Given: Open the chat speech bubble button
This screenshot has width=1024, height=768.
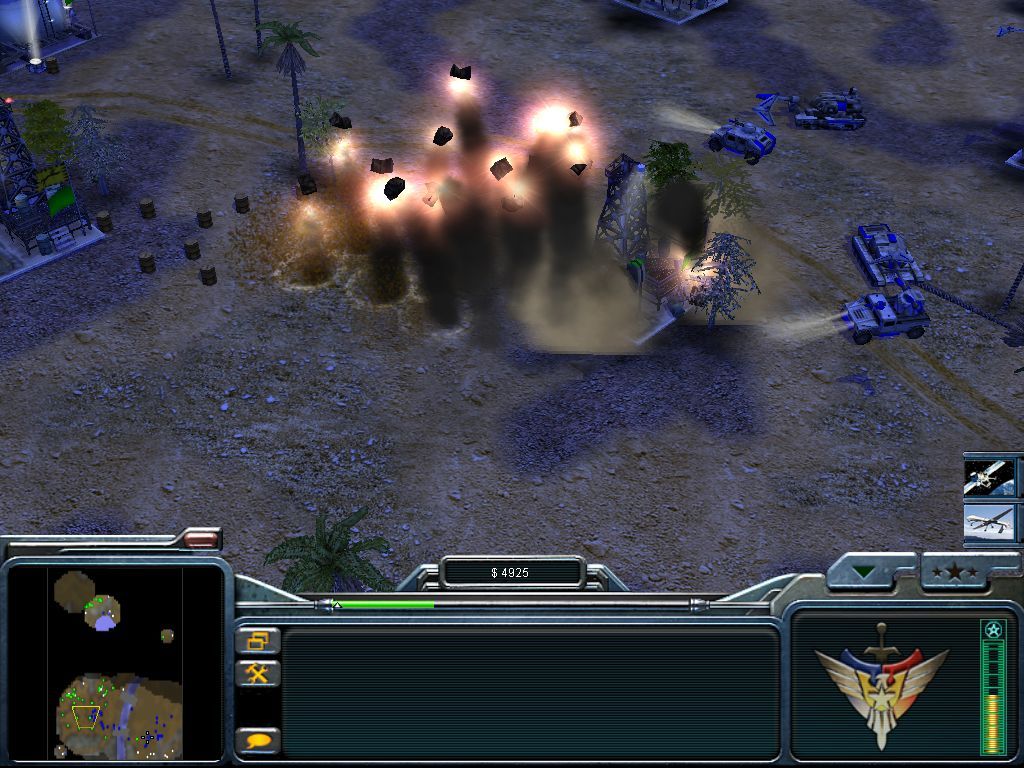Looking at the screenshot, I should (257, 741).
